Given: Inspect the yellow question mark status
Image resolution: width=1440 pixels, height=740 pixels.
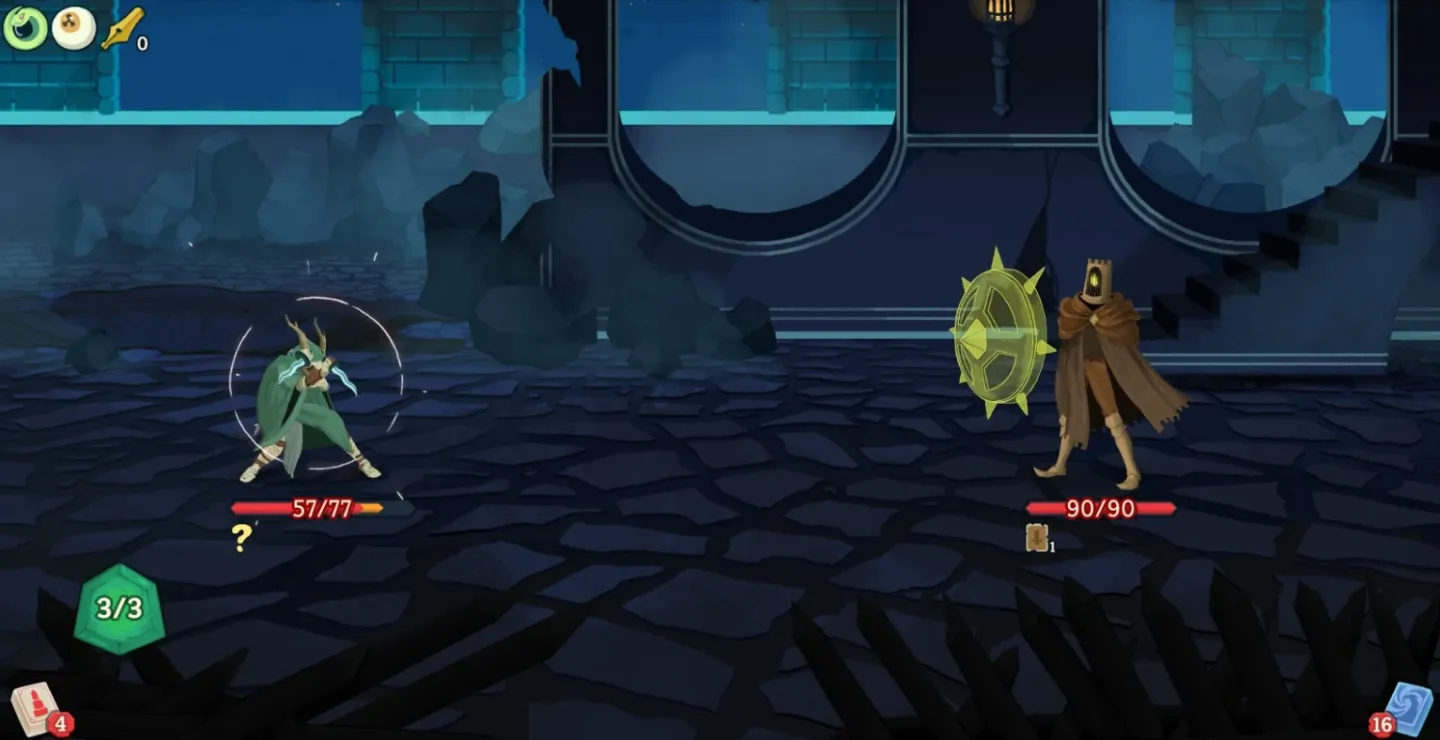Looking at the screenshot, I should click(241, 538).
